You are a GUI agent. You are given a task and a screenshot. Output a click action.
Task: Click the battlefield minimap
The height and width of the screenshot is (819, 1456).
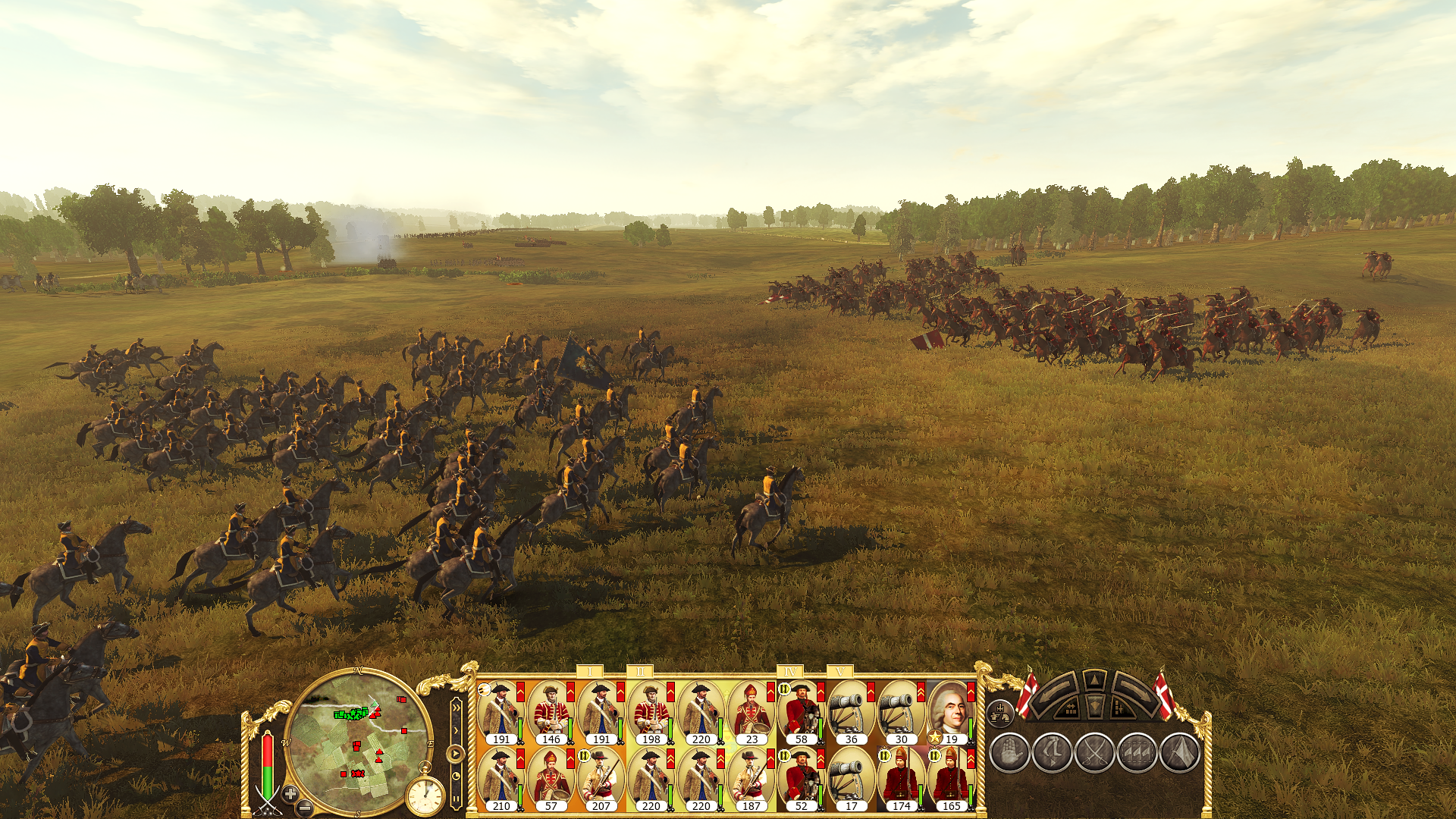click(357, 743)
